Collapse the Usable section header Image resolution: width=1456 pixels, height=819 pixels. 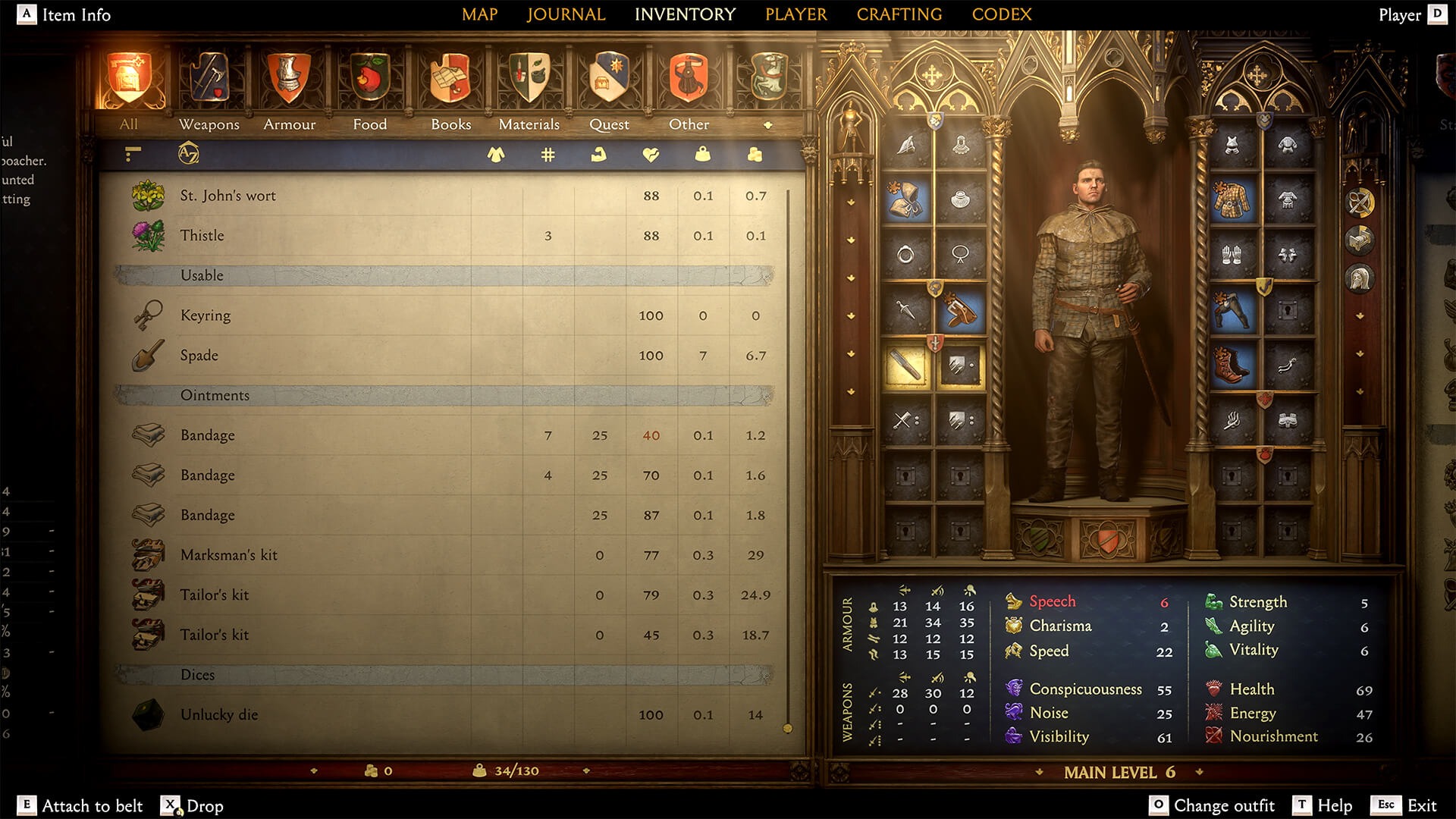coord(201,275)
